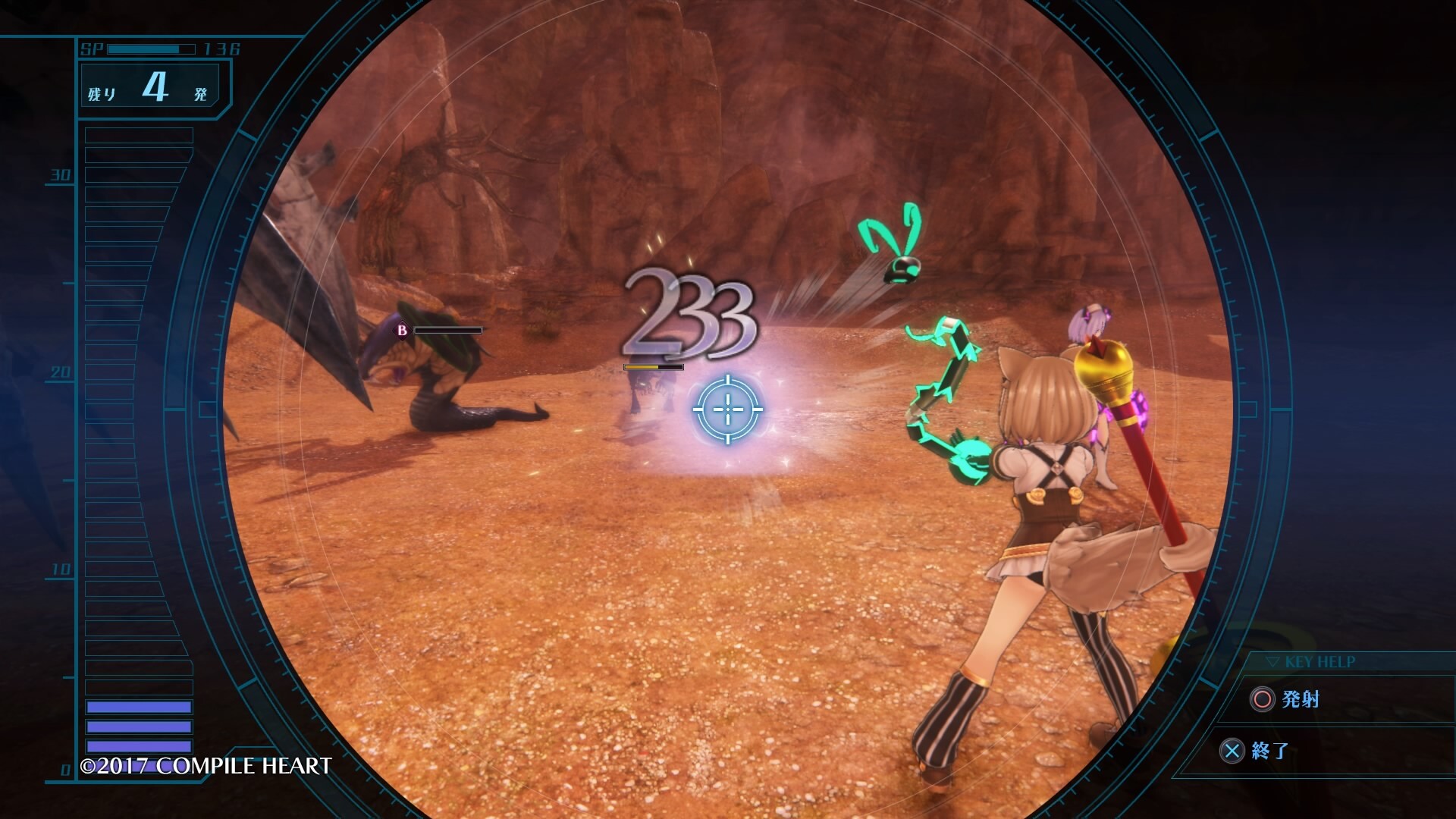Collapse the left gauge column at the 30 mark

pyautogui.click(x=61, y=174)
